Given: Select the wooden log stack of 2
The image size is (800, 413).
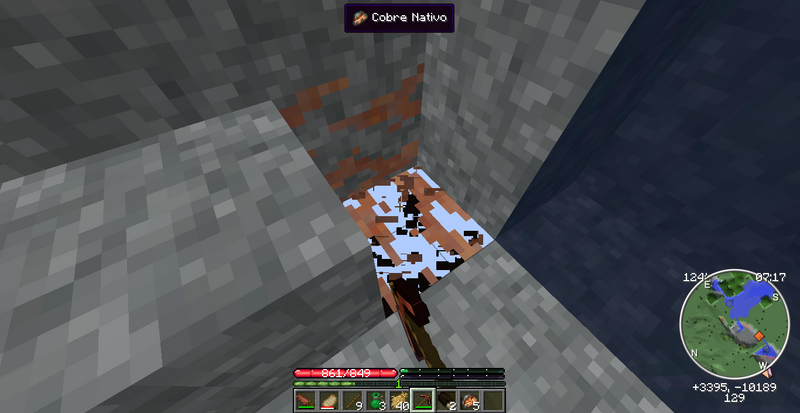Looking at the screenshot, I should [x=446, y=401].
